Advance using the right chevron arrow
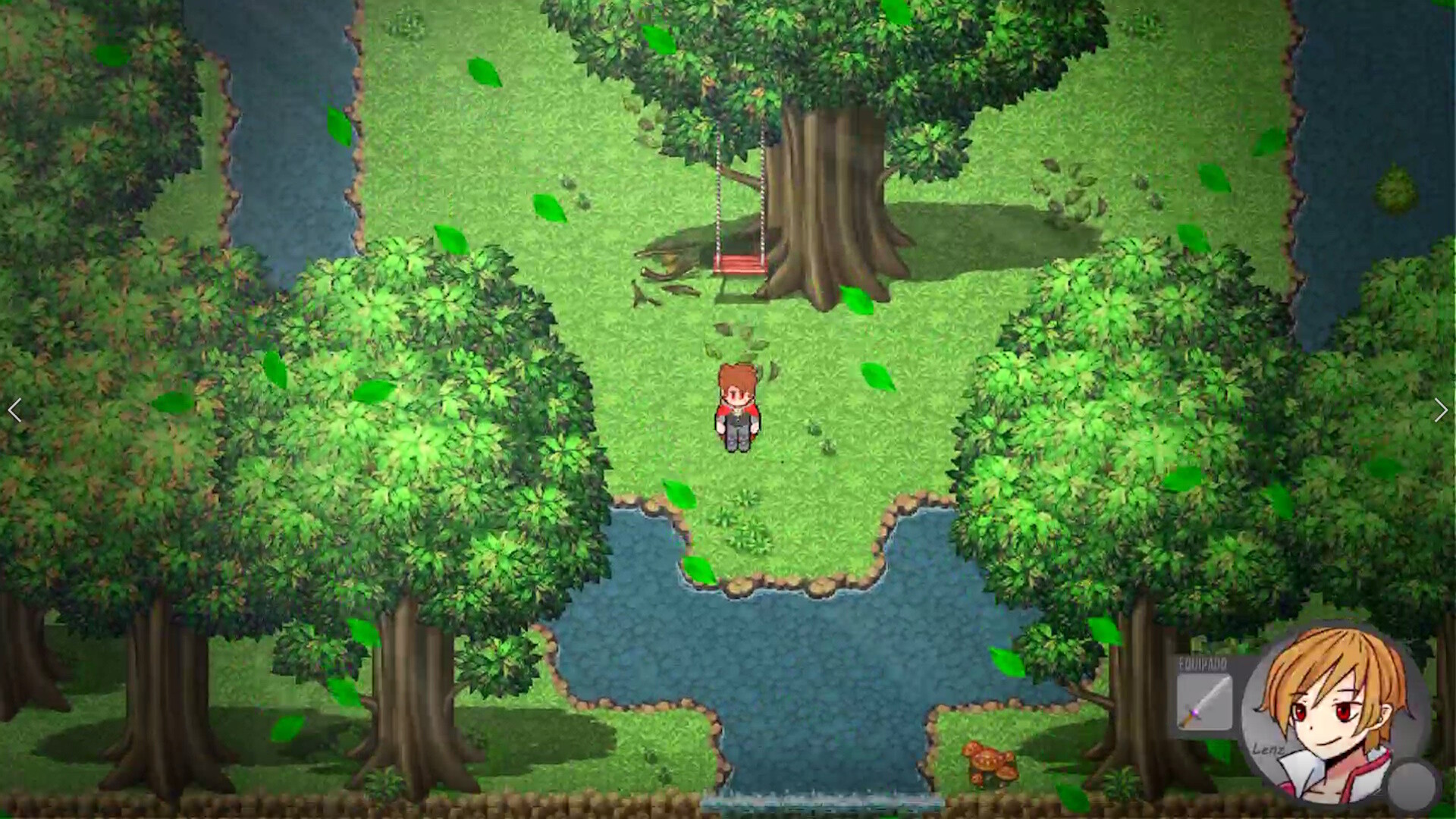This screenshot has height=819, width=1456. (x=1440, y=411)
